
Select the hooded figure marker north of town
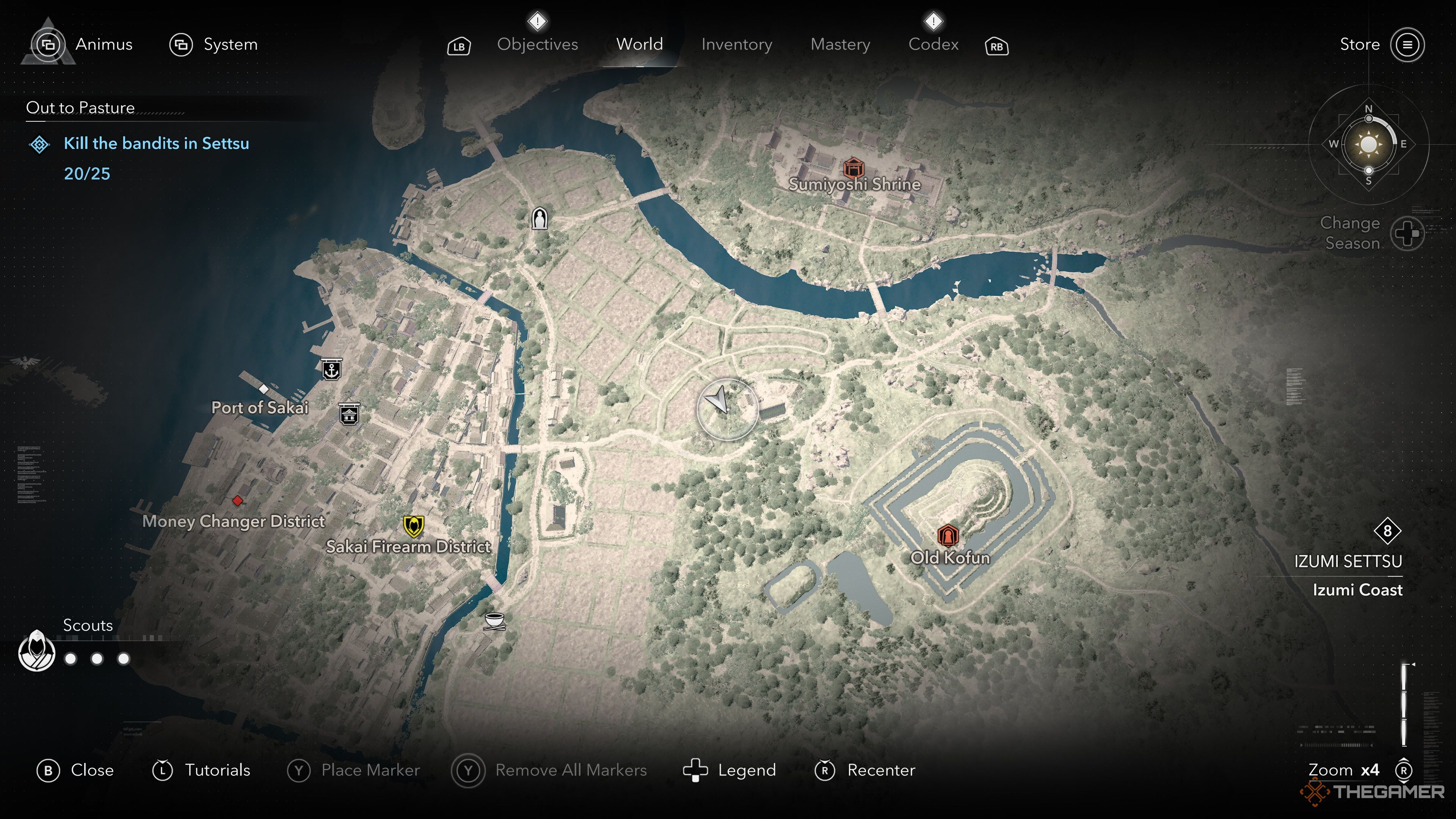pyautogui.click(x=540, y=218)
